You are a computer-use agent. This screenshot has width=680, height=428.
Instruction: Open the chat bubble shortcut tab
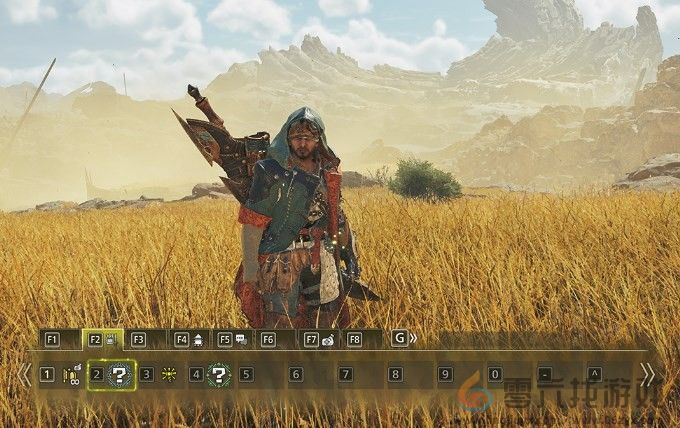[232, 339]
